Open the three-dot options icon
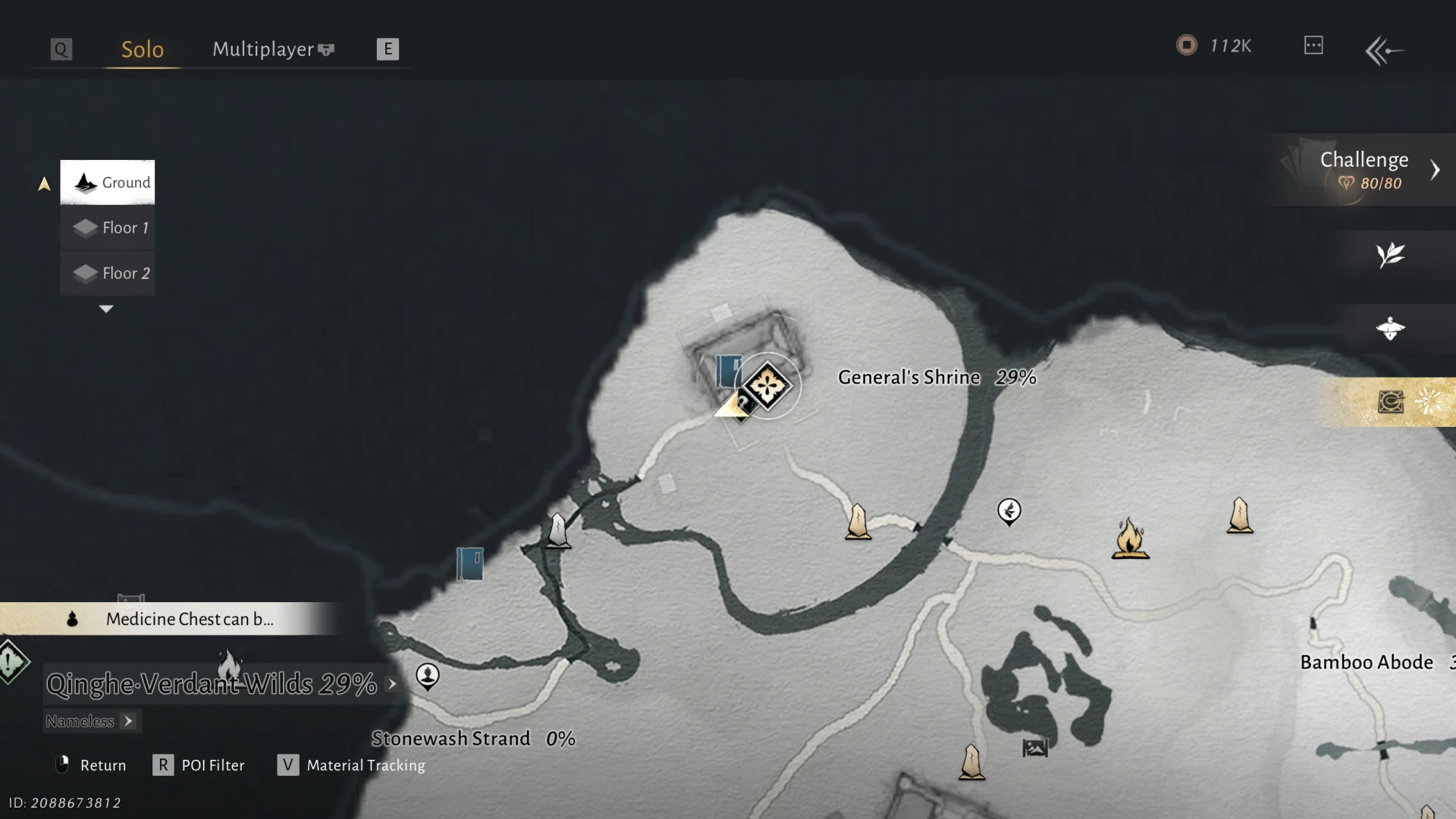The height and width of the screenshot is (819, 1456). click(x=1313, y=45)
